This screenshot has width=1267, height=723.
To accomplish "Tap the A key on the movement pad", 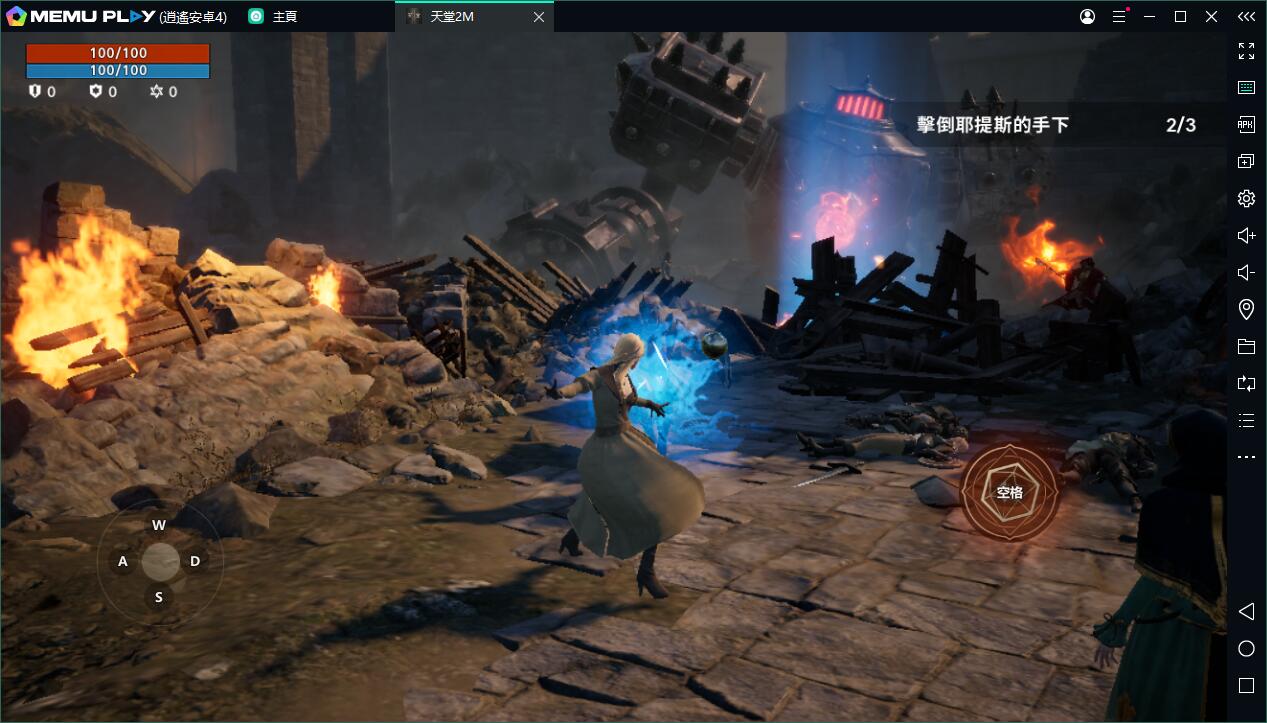I will tap(123, 561).
